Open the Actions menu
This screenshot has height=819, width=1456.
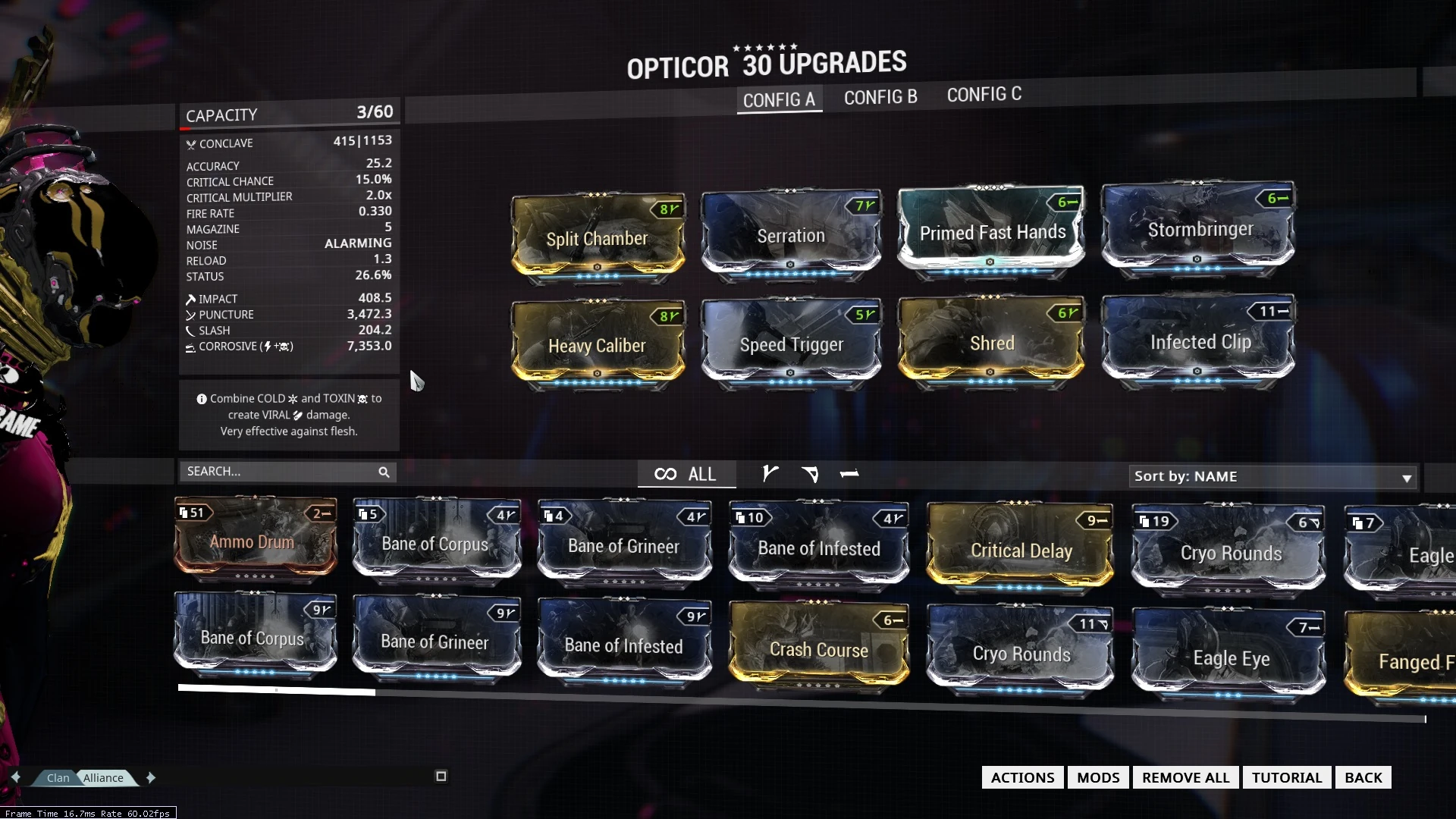click(x=1022, y=777)
